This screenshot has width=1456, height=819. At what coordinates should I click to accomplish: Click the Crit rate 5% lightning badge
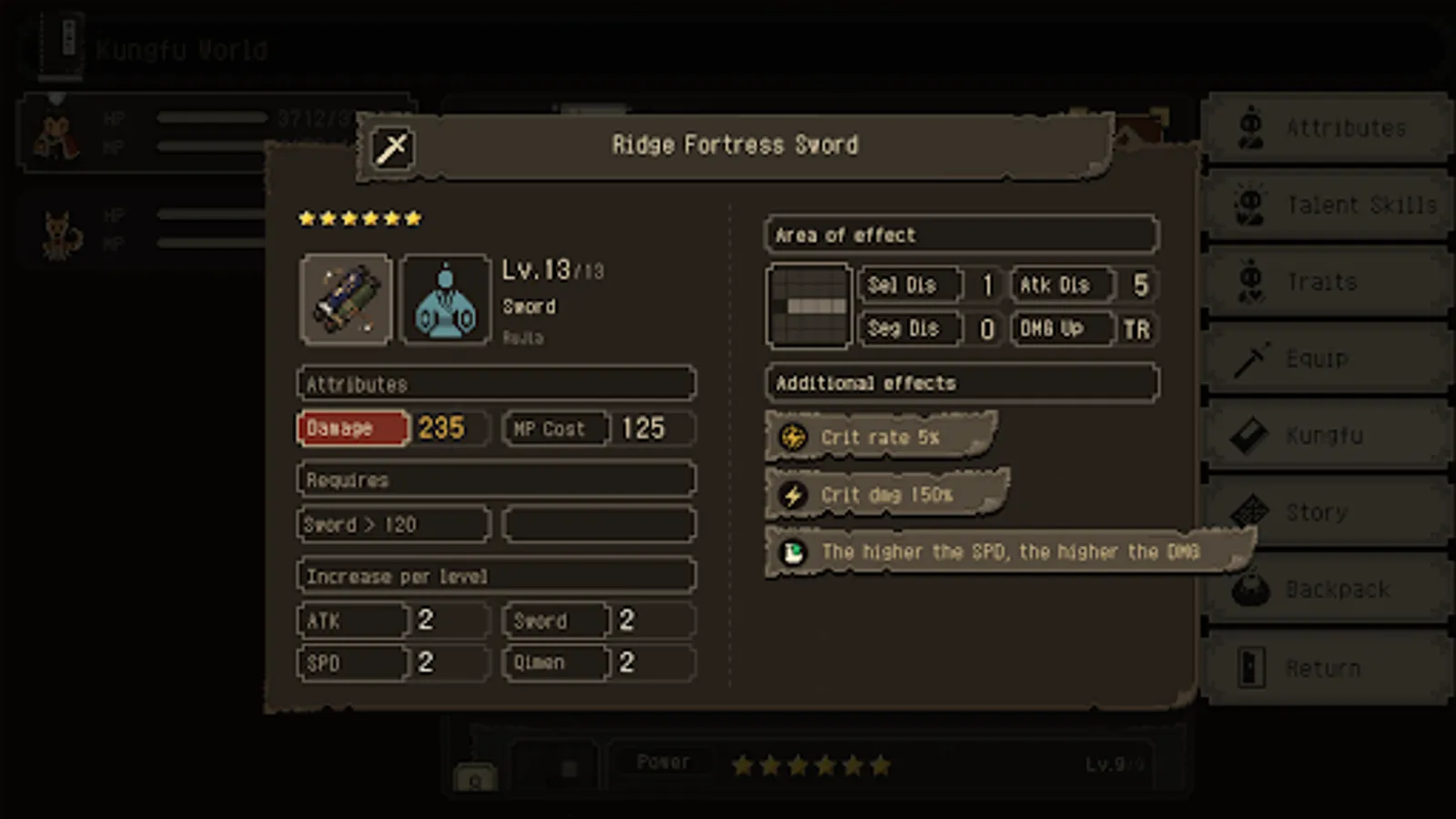[x=794, y=437]
